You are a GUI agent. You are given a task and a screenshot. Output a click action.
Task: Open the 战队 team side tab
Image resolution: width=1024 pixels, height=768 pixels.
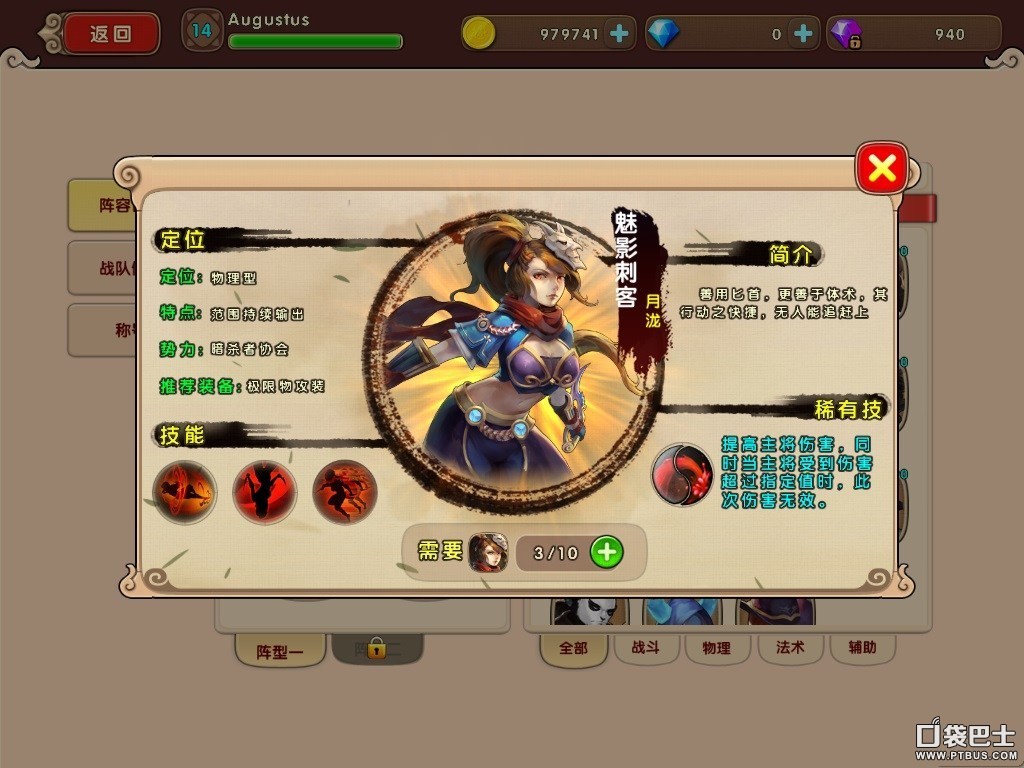click(103, 268)
